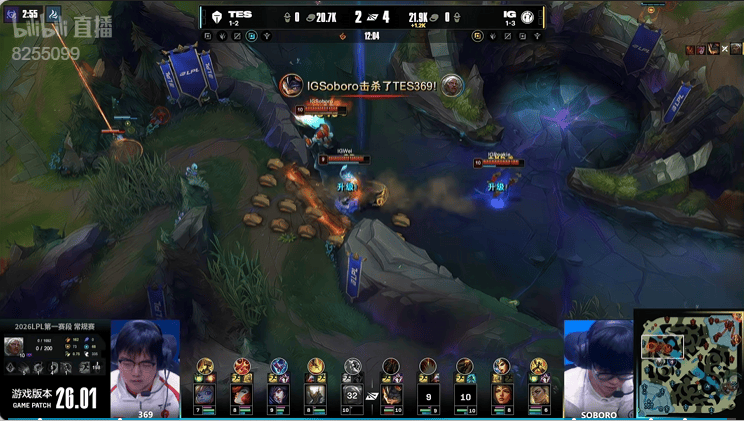Select player SOBORO's webcam feed
This screenshot has height=421, width=744.
click(x=598, y=367)
